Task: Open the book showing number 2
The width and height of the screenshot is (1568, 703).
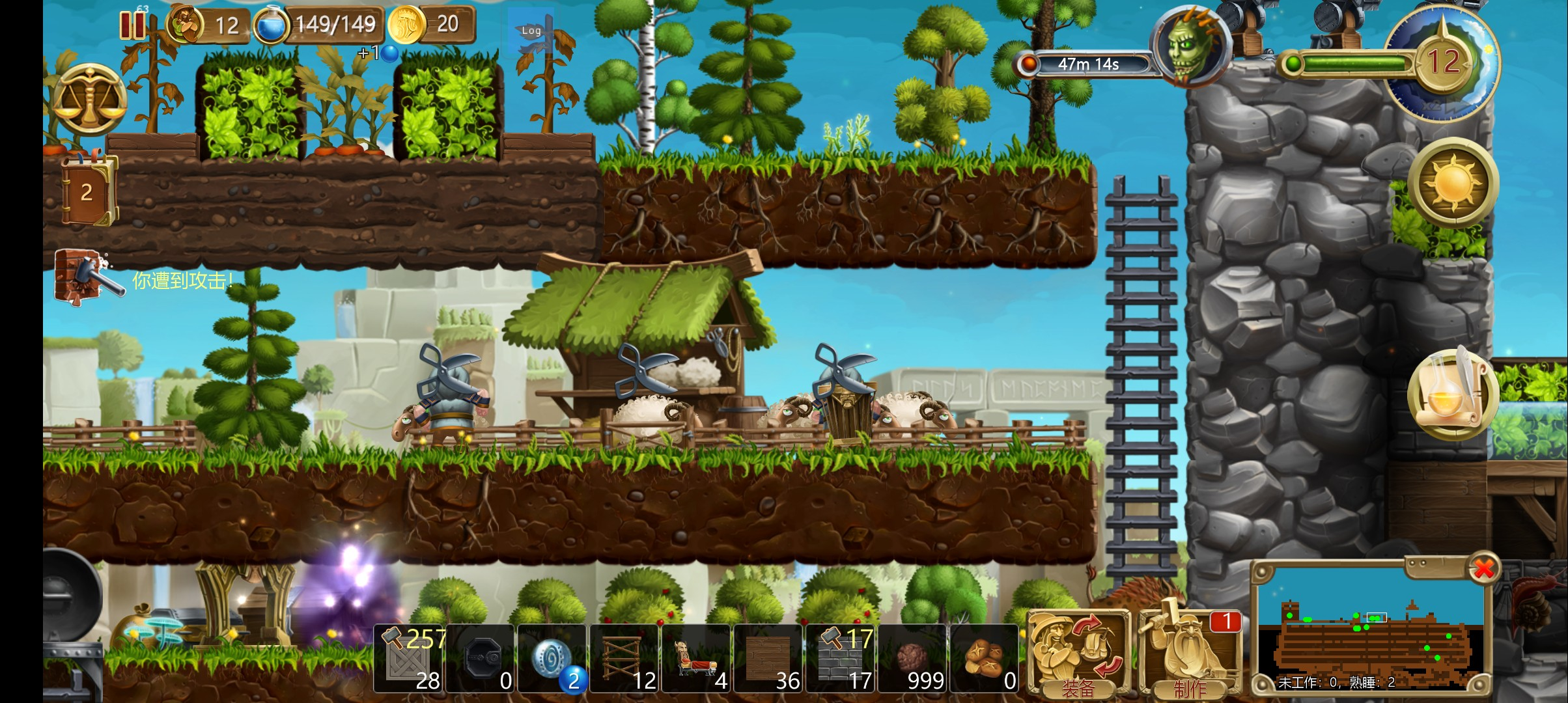Action: click(x=88, y=191)
